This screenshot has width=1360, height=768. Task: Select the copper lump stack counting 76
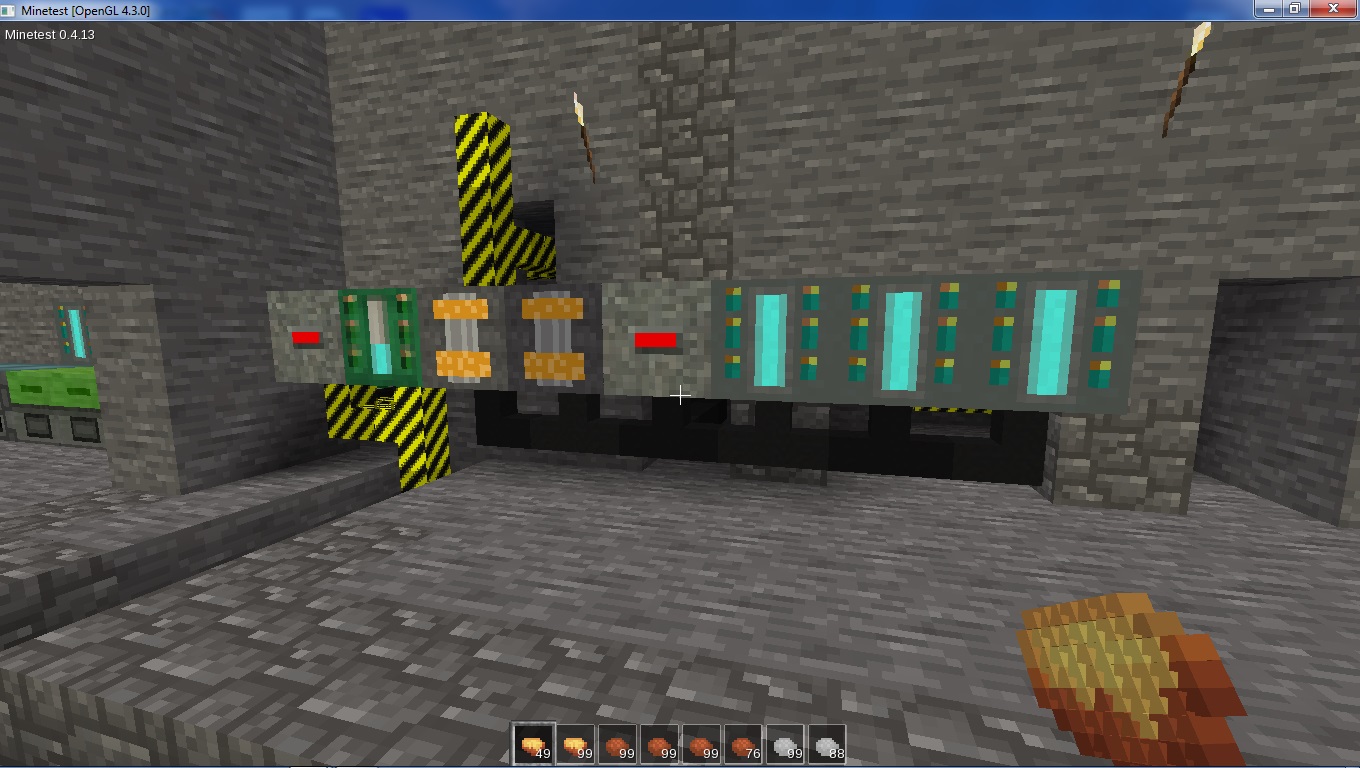click(x=744, y=745)
